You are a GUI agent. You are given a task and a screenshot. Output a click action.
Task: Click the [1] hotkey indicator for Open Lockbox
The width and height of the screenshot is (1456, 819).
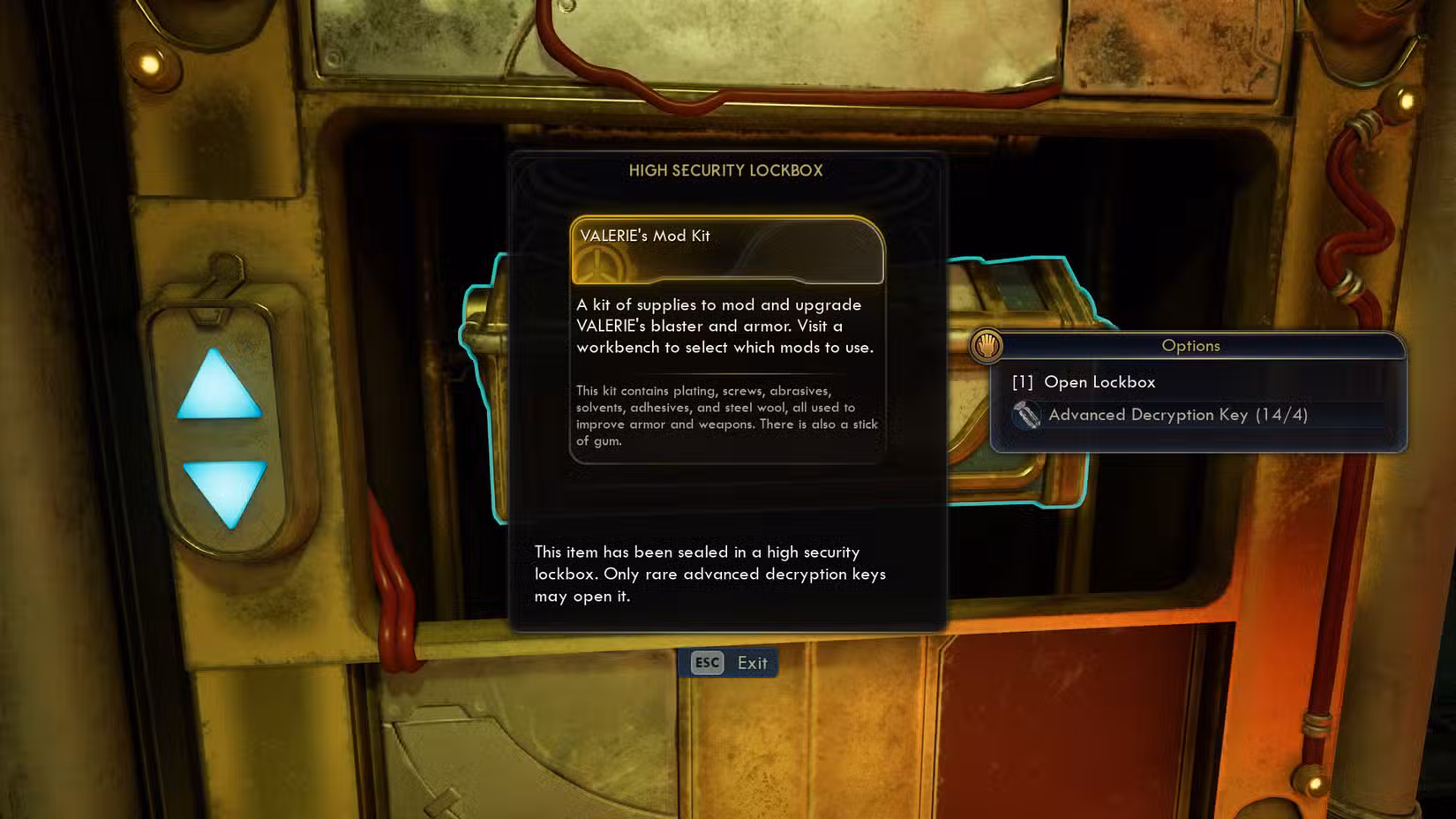click(1023, 382)
